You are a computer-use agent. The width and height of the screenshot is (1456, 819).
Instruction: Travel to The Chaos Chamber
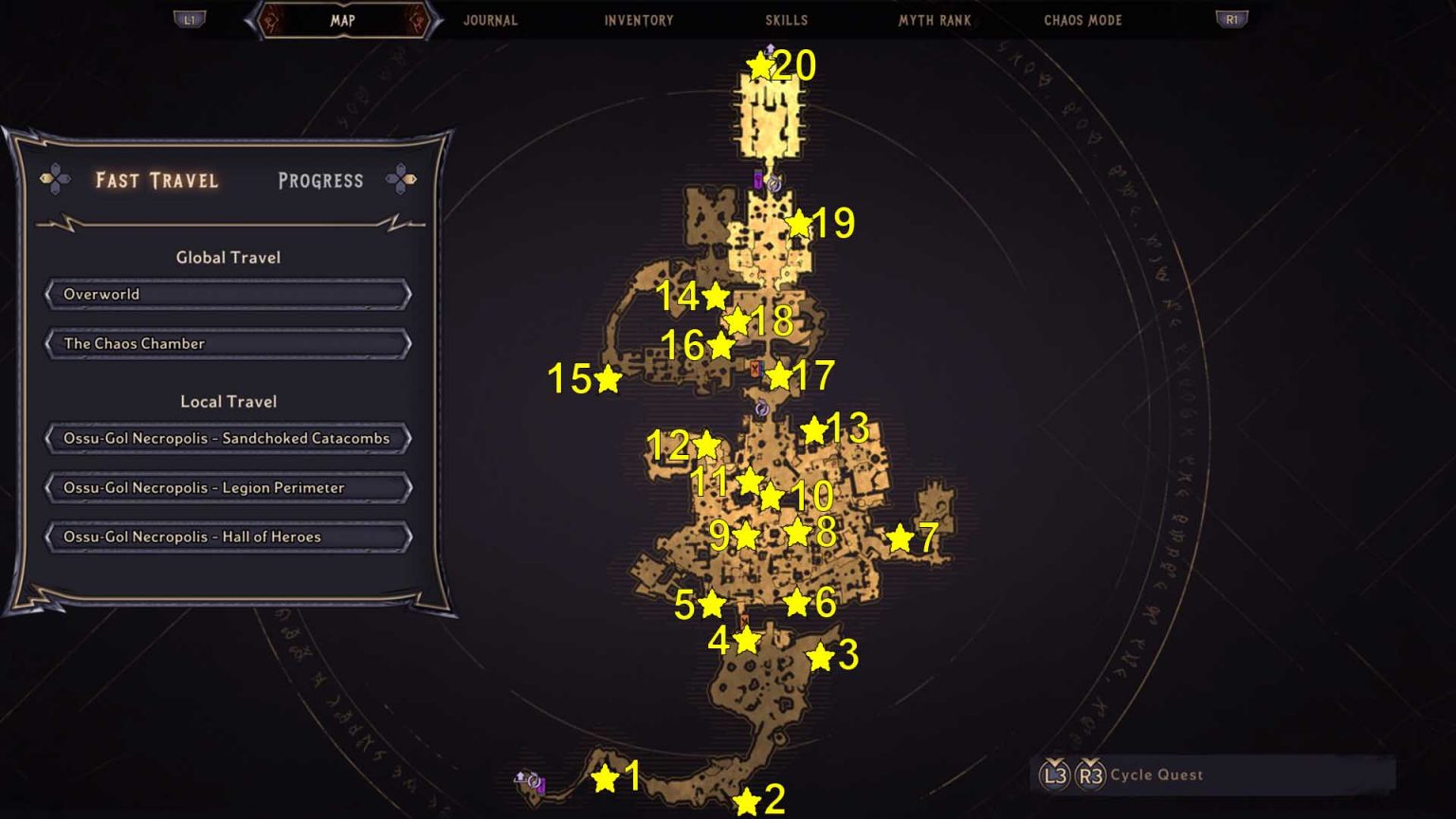click(228, 344)
